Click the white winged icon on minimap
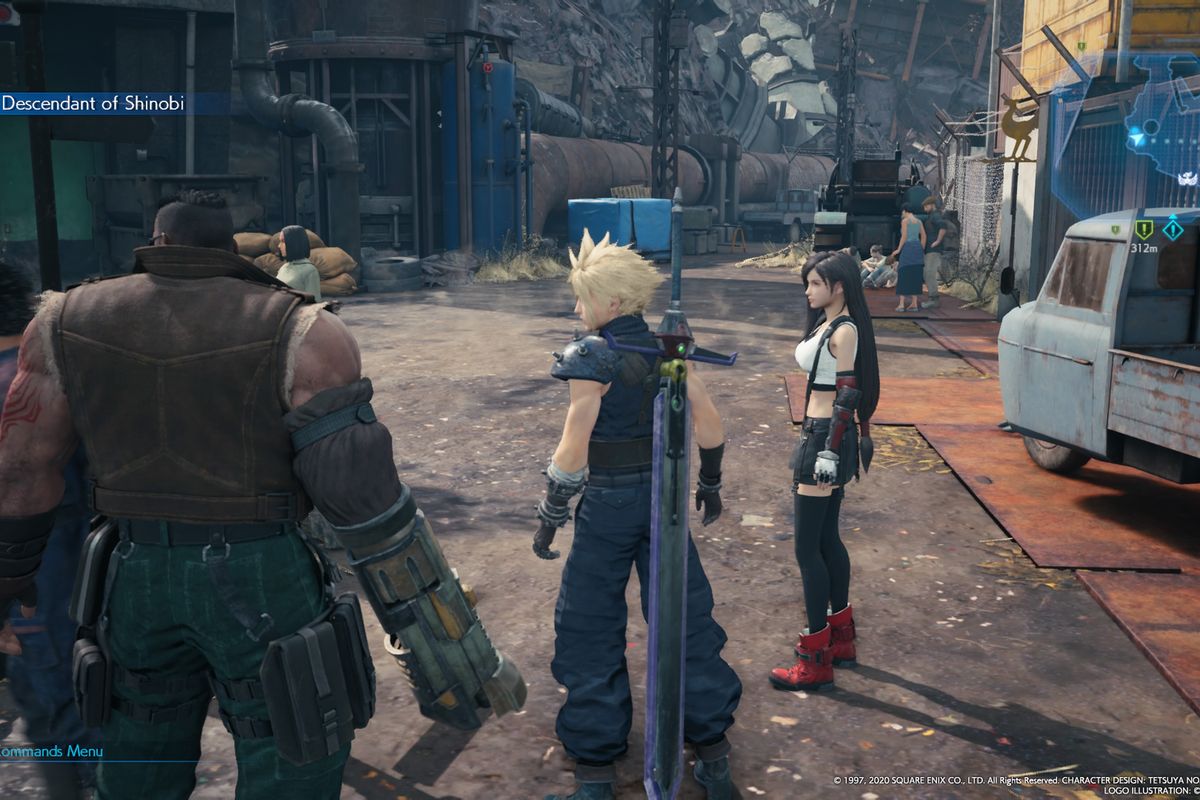Image resolution: width=1200 pixels, height=800 pixels. coord(1188,178)
